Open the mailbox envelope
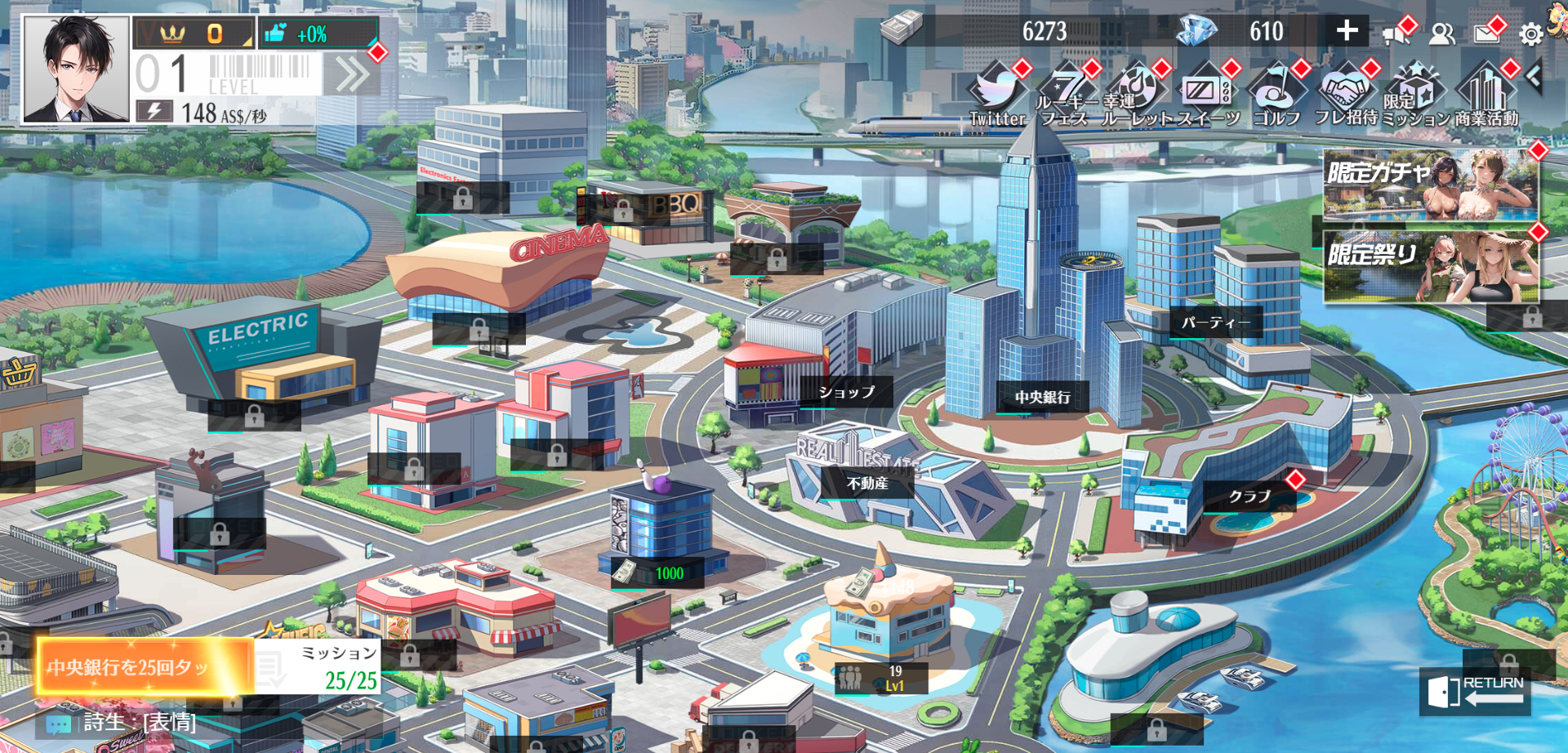1568x753 pixels. [1487, 33]
